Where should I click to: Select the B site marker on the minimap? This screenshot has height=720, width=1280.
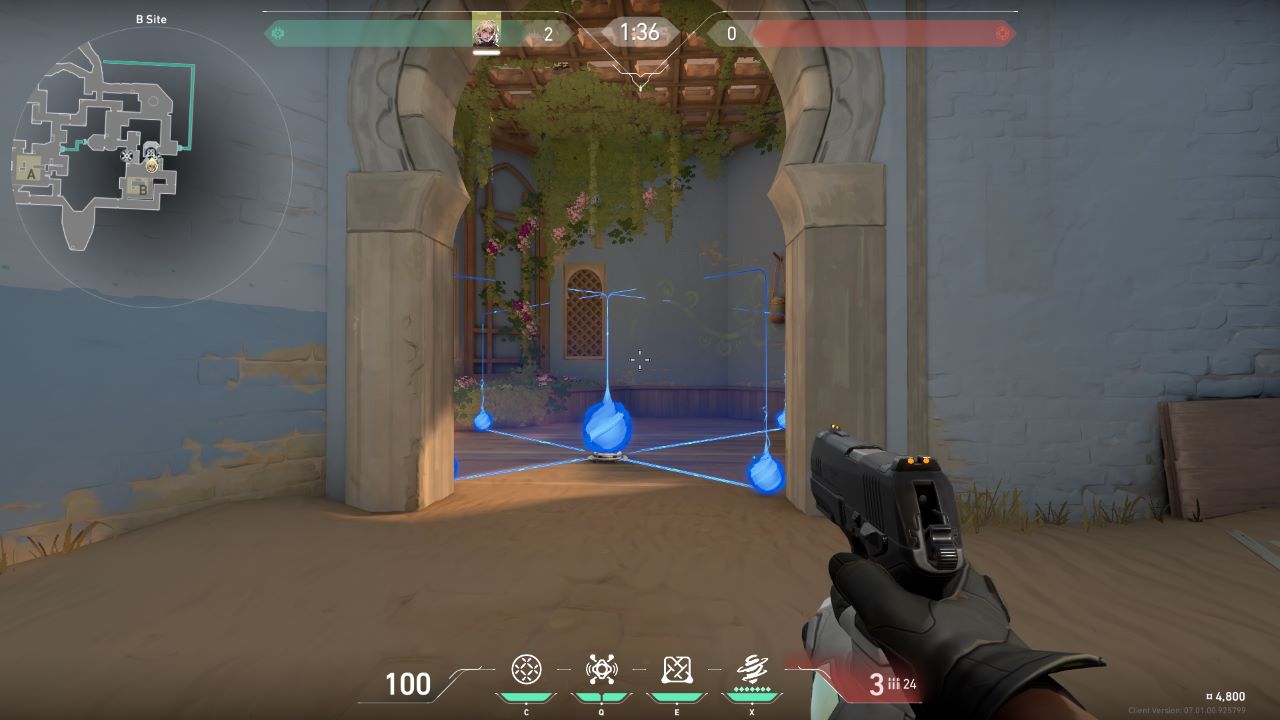click(x=142, y=189)
